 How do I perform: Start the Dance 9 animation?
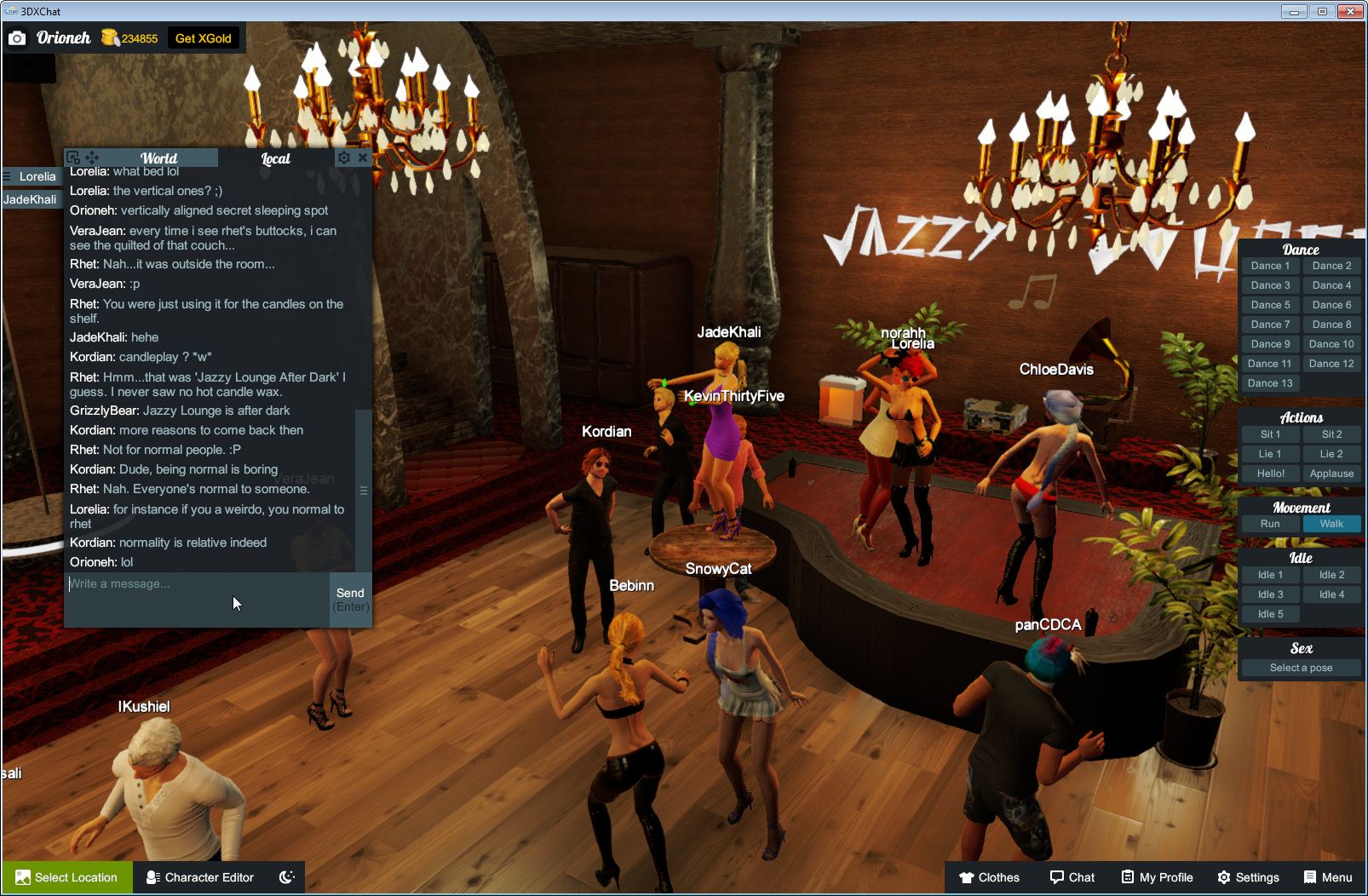(1270, 343)
